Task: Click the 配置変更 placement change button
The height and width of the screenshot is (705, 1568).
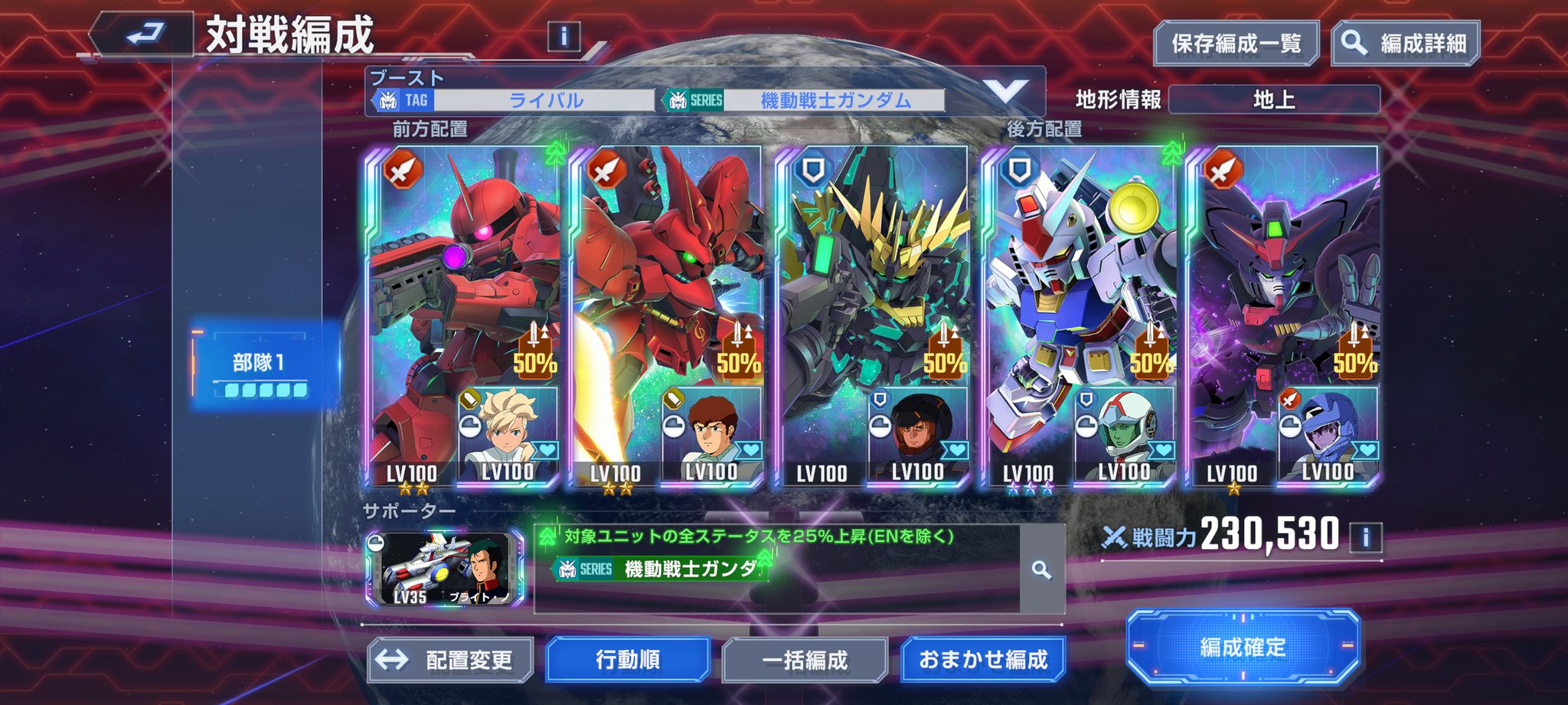Action: point(451,660)
